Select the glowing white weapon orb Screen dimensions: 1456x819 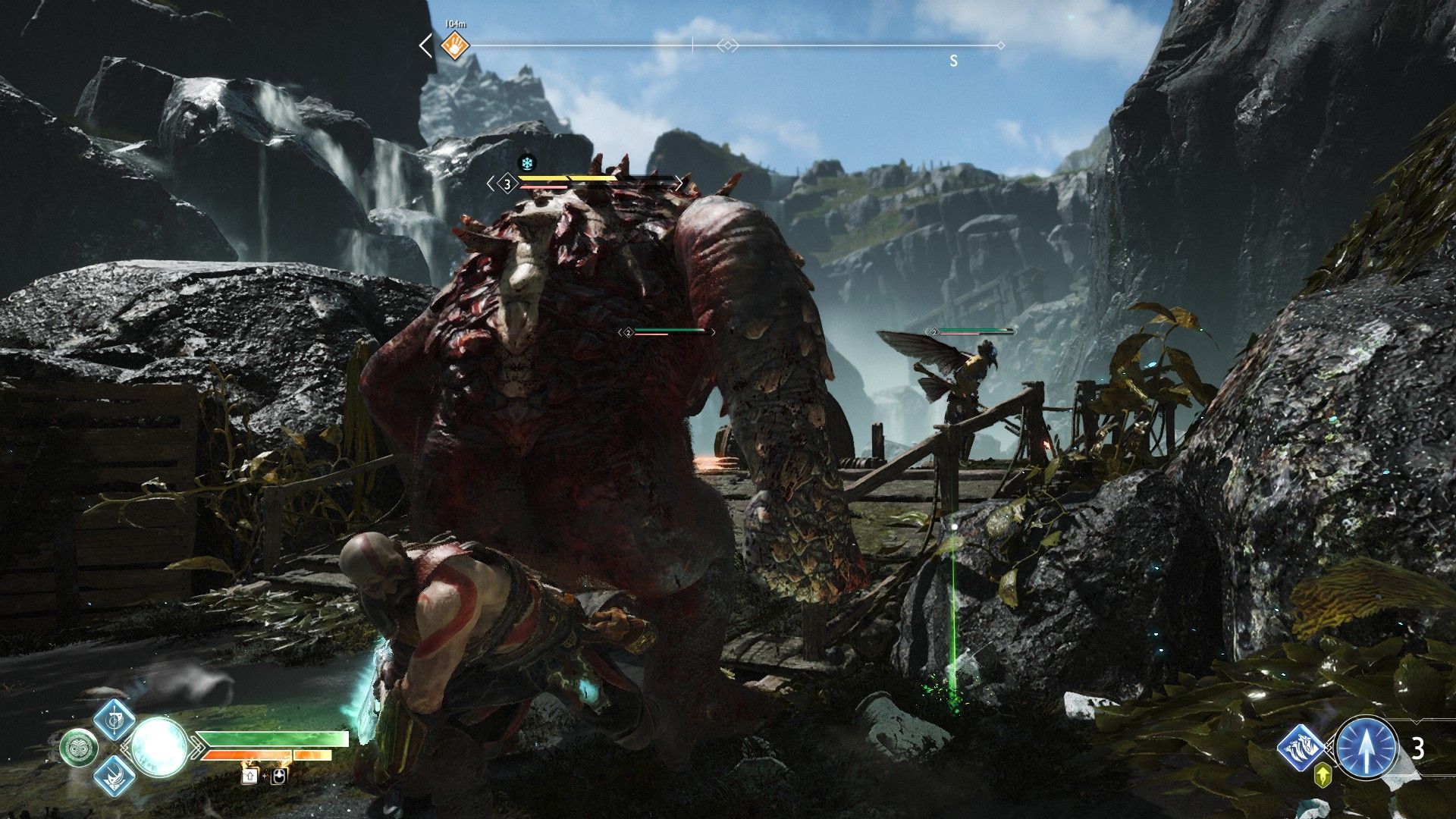coord(159,747)
